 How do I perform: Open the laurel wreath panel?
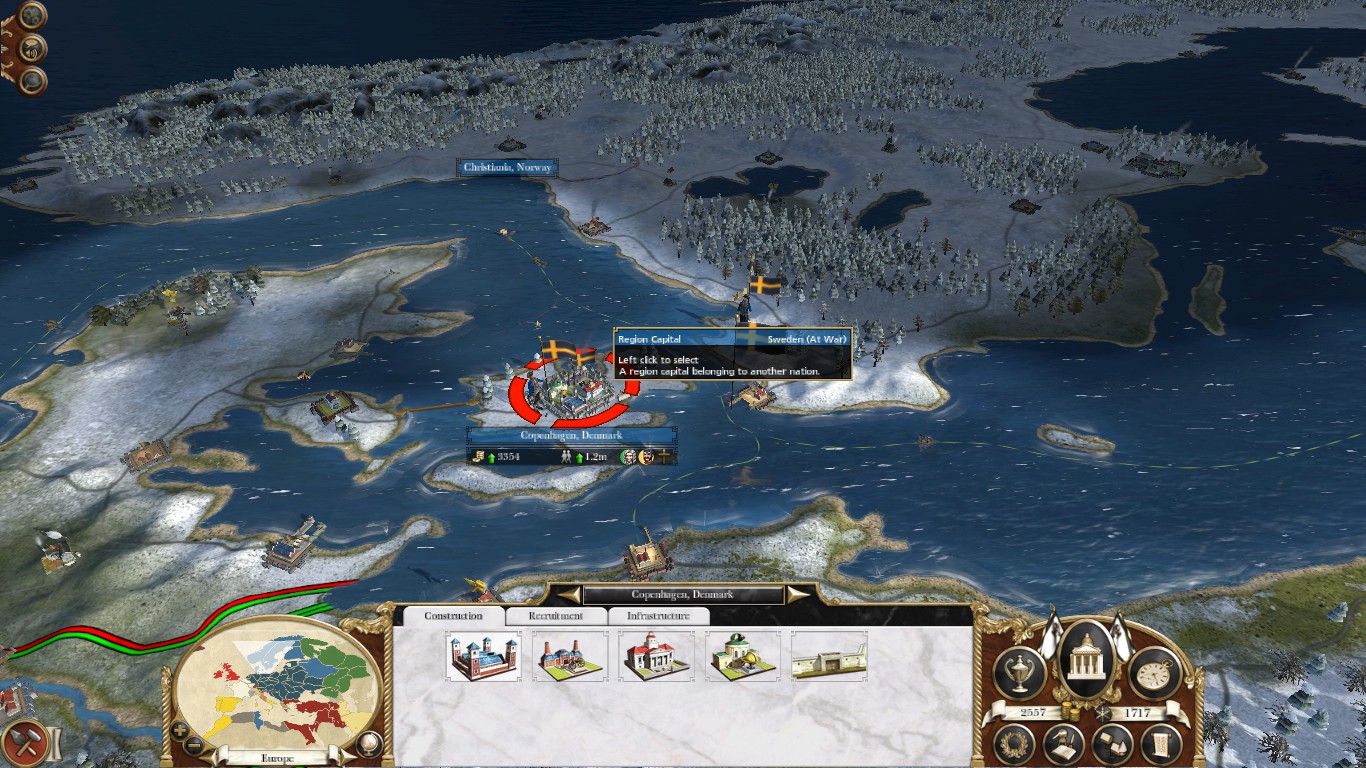(x=1016, y=744)
